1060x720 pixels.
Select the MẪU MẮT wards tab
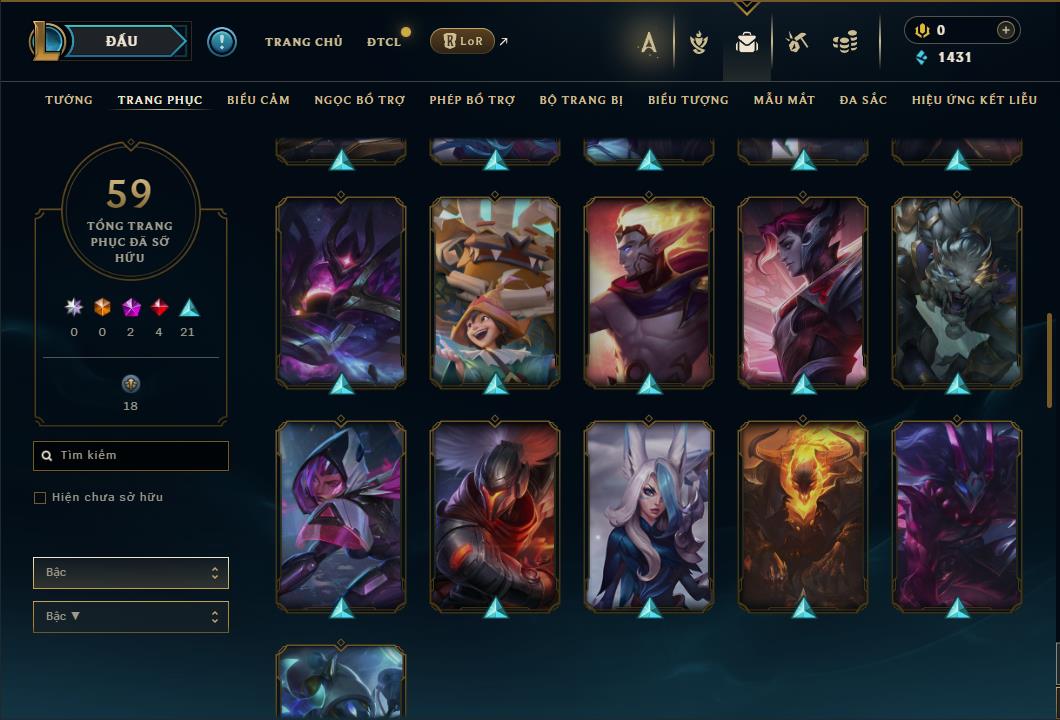[784, 100]
